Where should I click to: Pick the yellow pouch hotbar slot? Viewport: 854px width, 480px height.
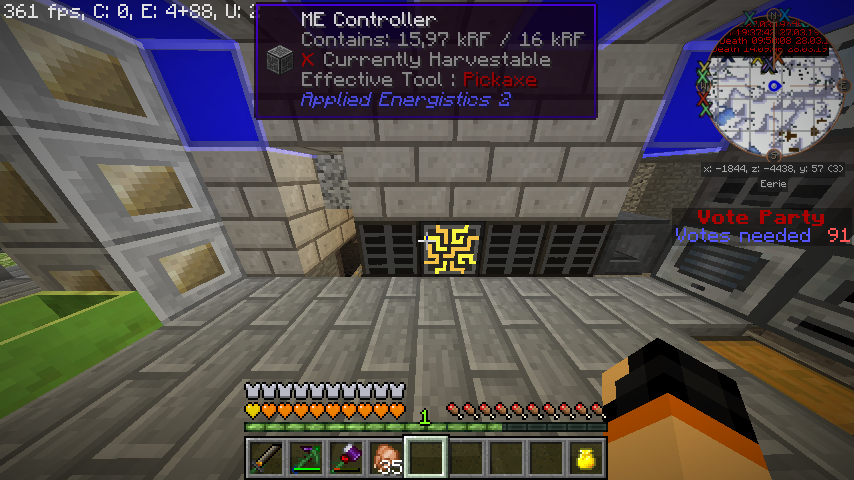click(585, 459)
